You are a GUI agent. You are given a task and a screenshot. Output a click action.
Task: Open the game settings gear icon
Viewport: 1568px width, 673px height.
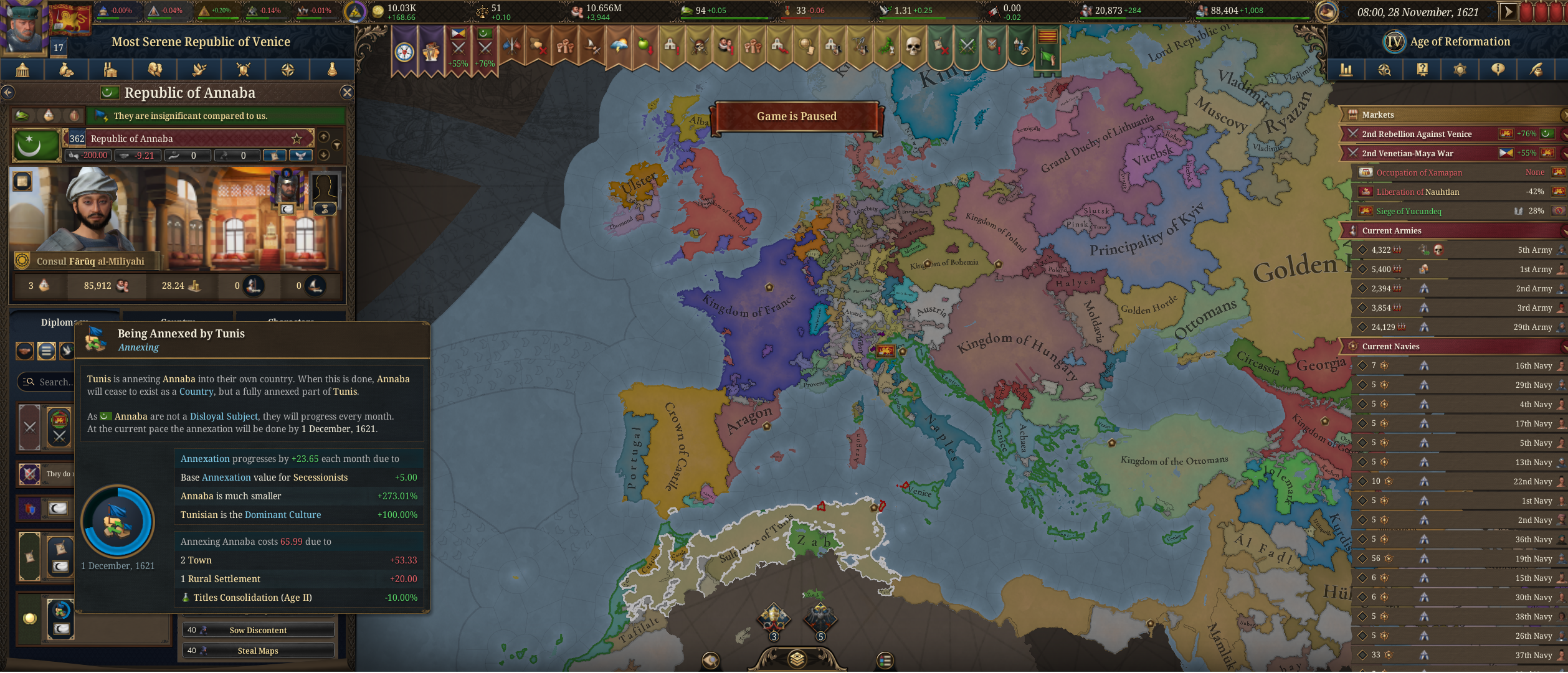1461,70
